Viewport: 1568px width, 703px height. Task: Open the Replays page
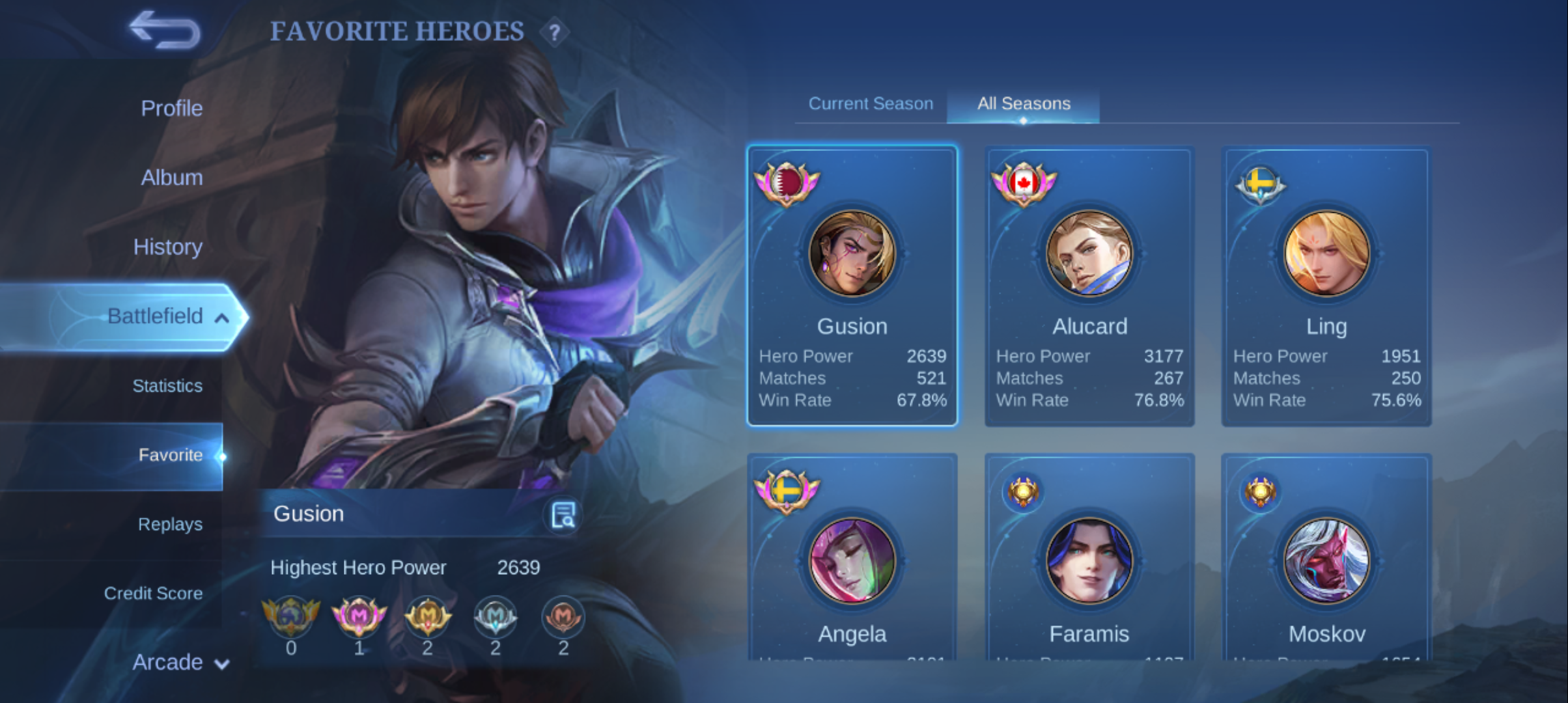coord(170,524)
